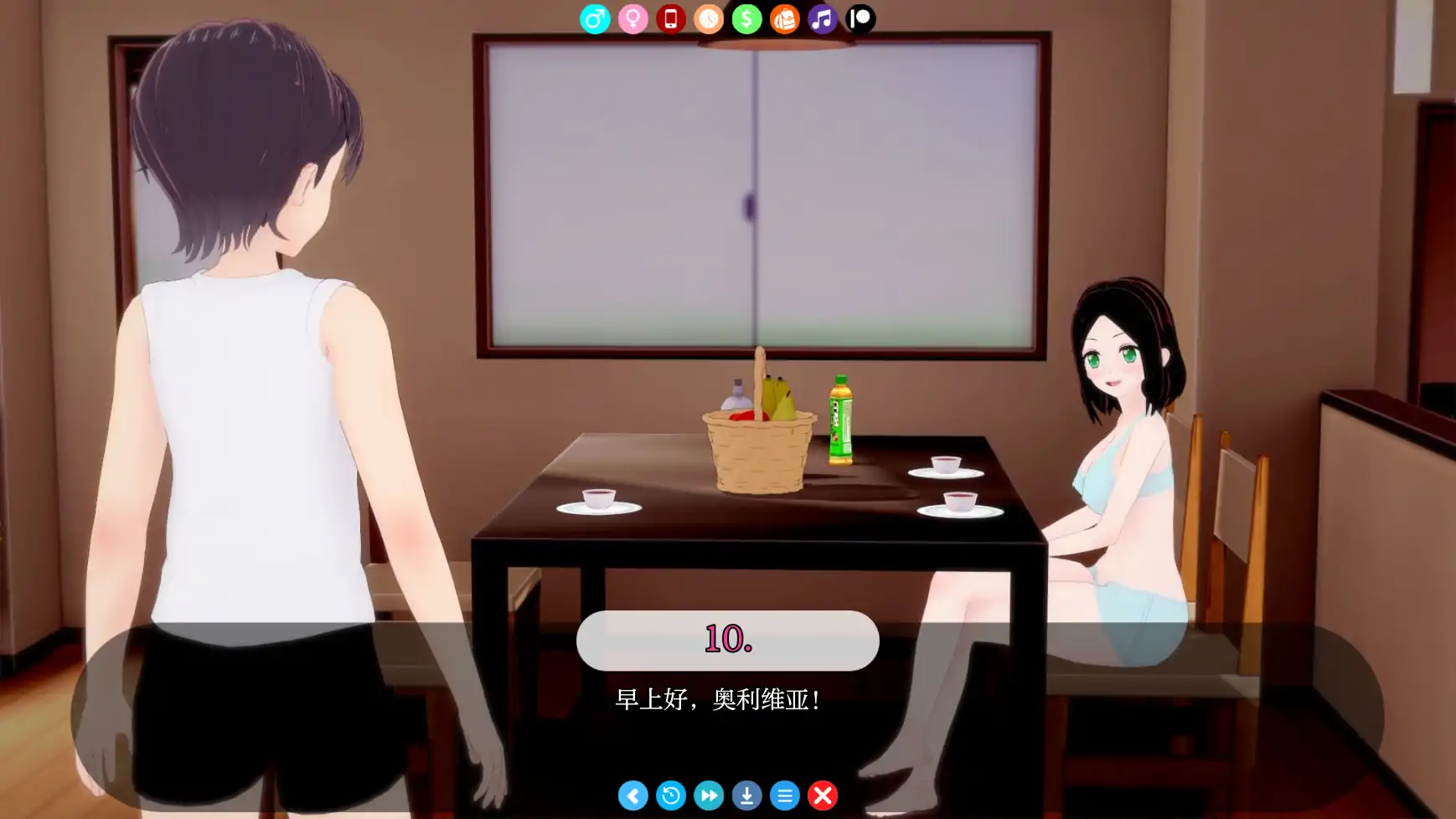Click the red X quit button
This screenshot has width=1456, height=819.
(823, 796)
